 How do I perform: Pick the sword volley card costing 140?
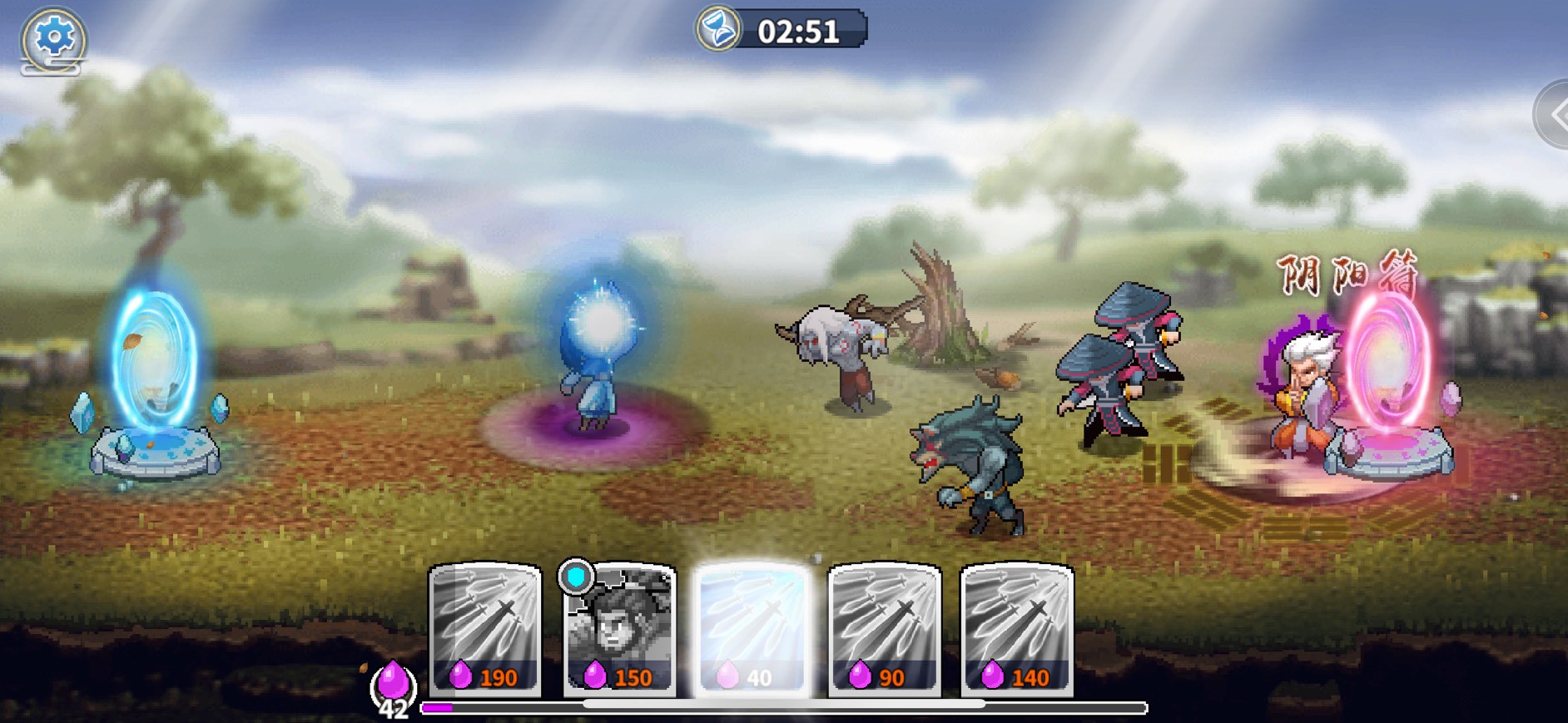tap(1017, 628)
